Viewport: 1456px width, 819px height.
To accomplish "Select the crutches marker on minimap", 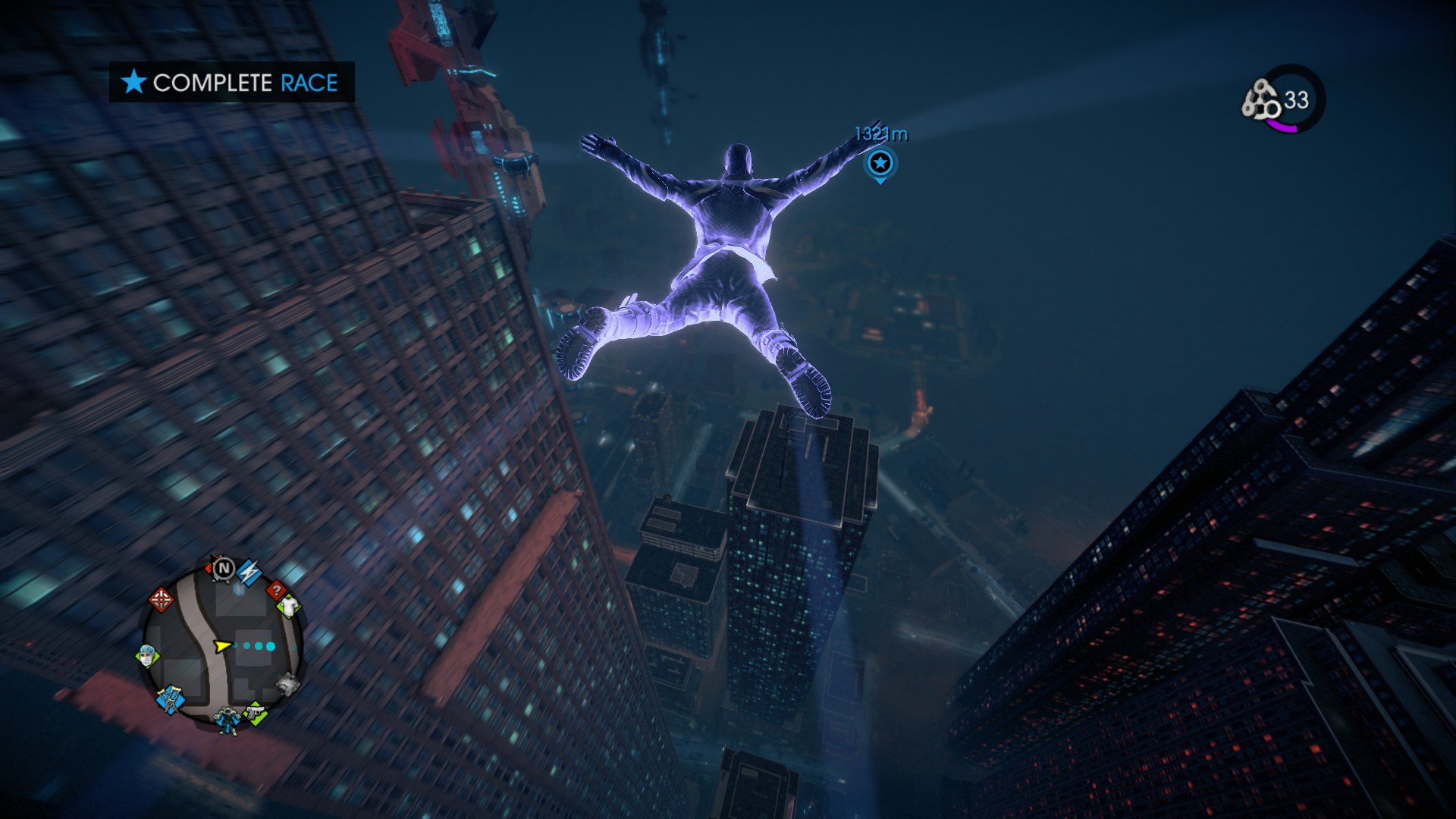I will pos(170,698).
